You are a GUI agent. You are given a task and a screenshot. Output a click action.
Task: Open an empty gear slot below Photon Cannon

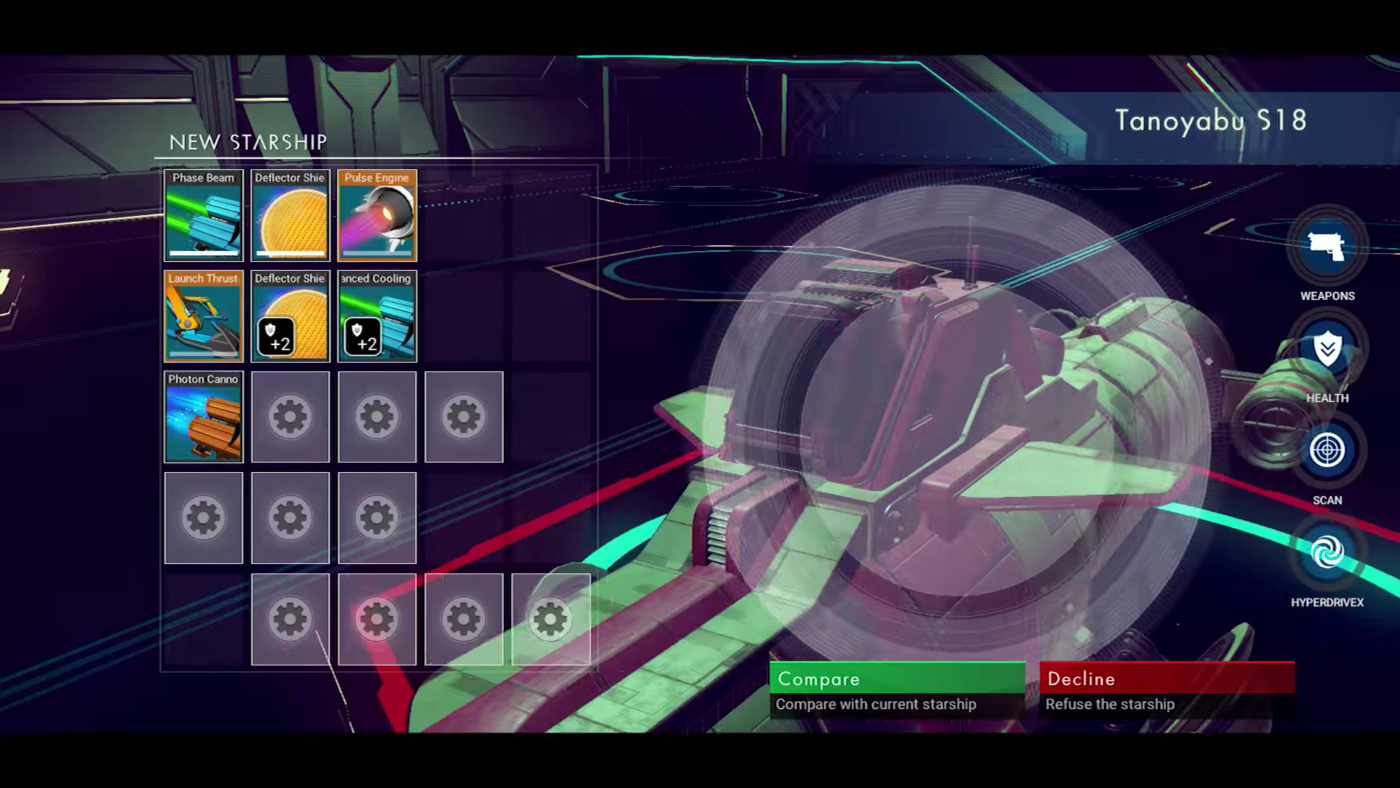[x=203, y=517]
